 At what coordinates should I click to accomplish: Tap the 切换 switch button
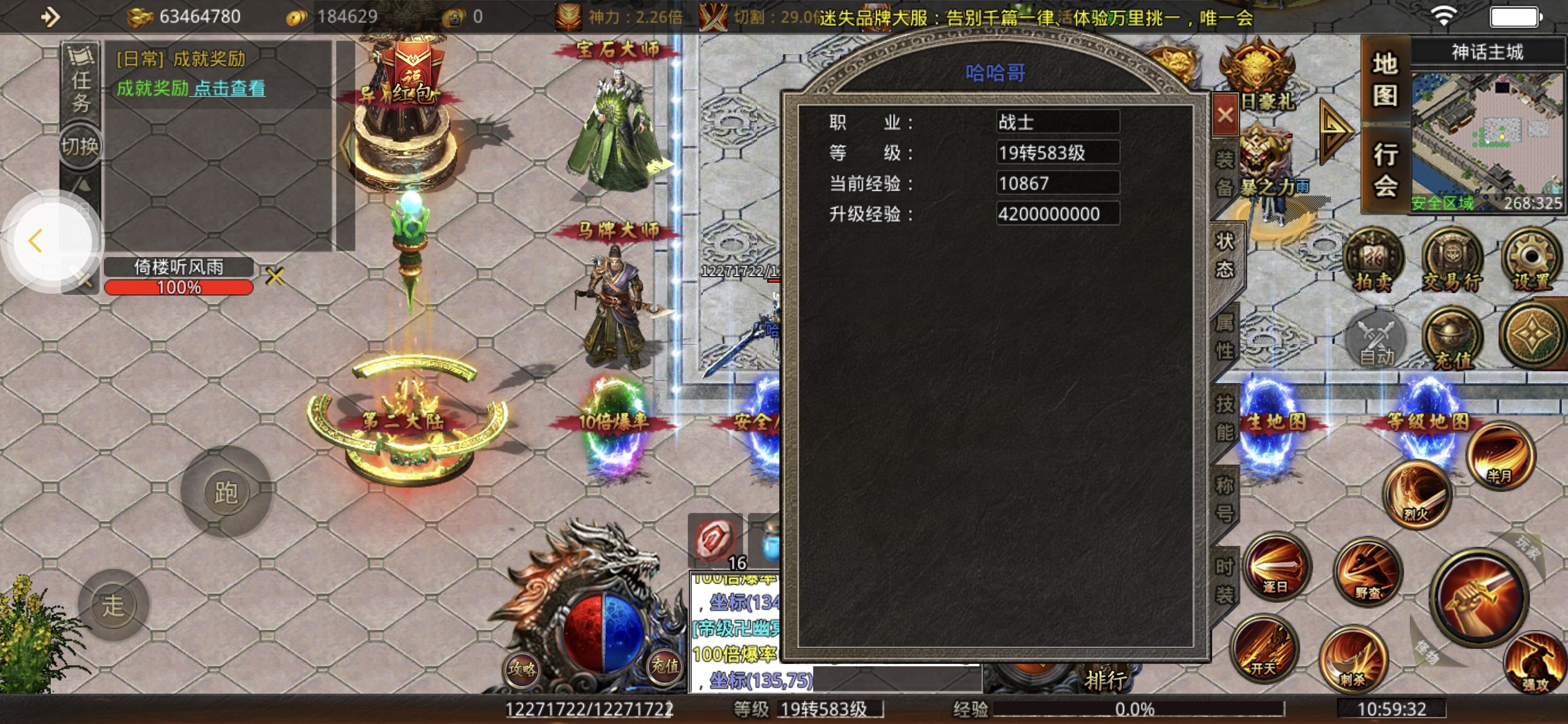(x=79, y=146)
